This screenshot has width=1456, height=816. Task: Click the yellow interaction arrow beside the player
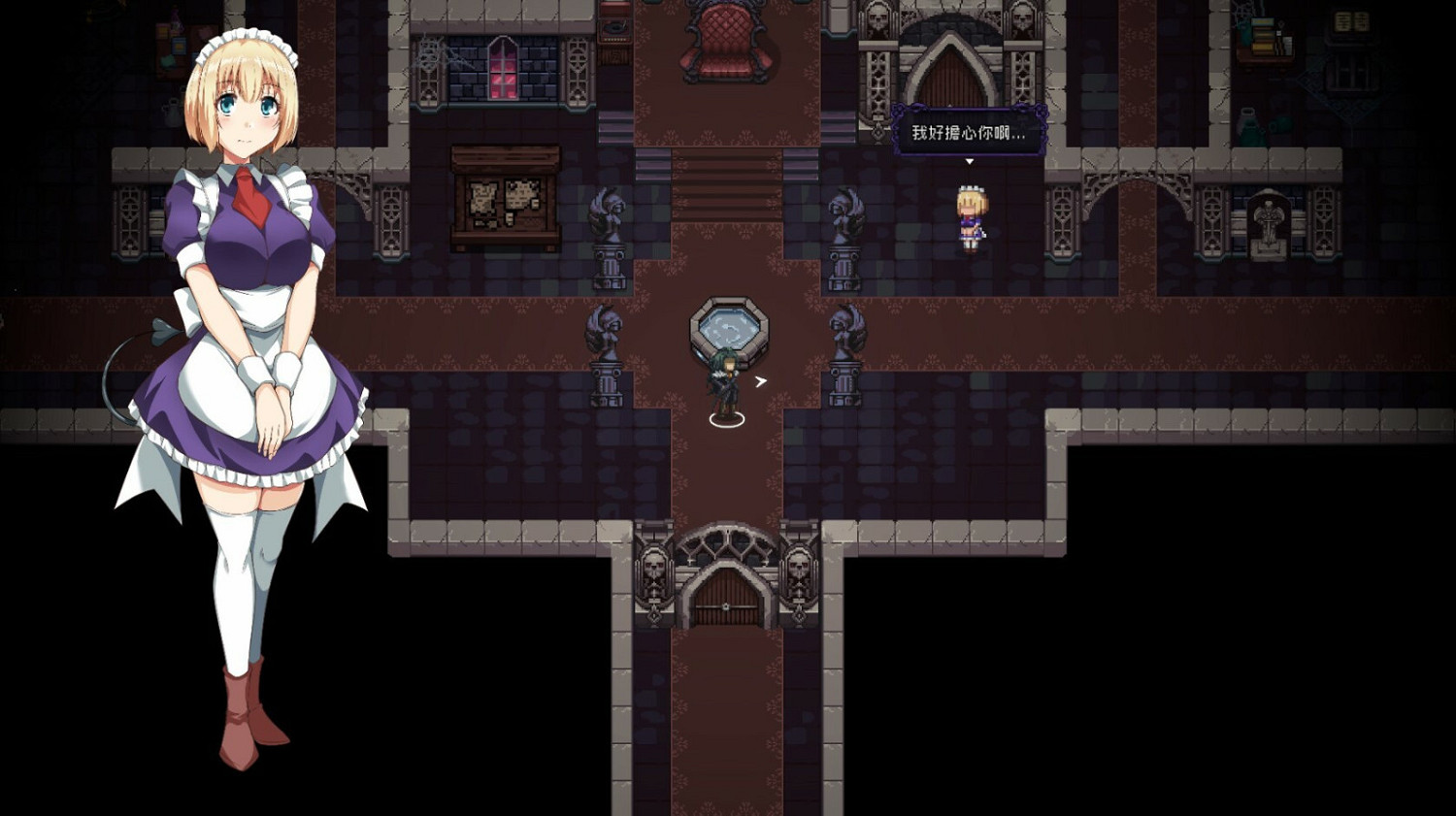pyautogui.click(x=759, y=382)
